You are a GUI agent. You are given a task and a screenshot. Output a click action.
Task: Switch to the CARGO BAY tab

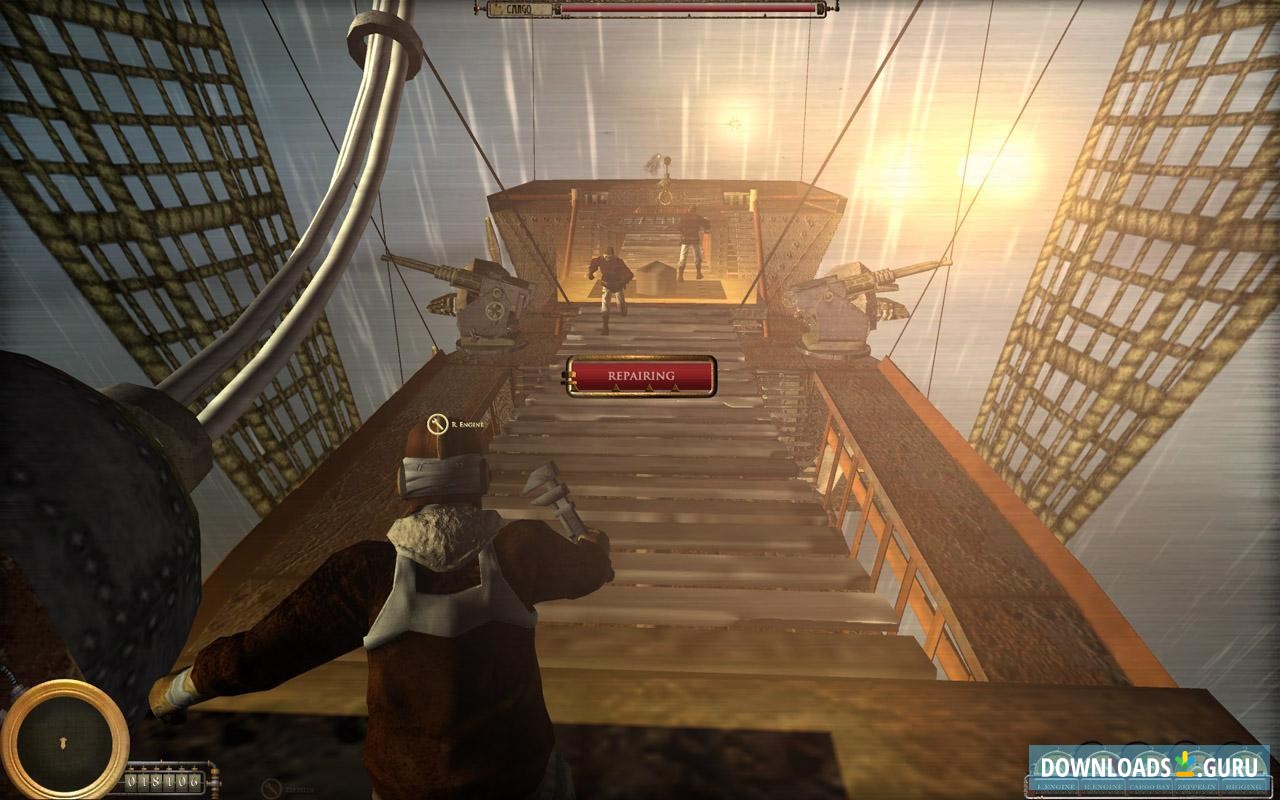click(1148, 787)
